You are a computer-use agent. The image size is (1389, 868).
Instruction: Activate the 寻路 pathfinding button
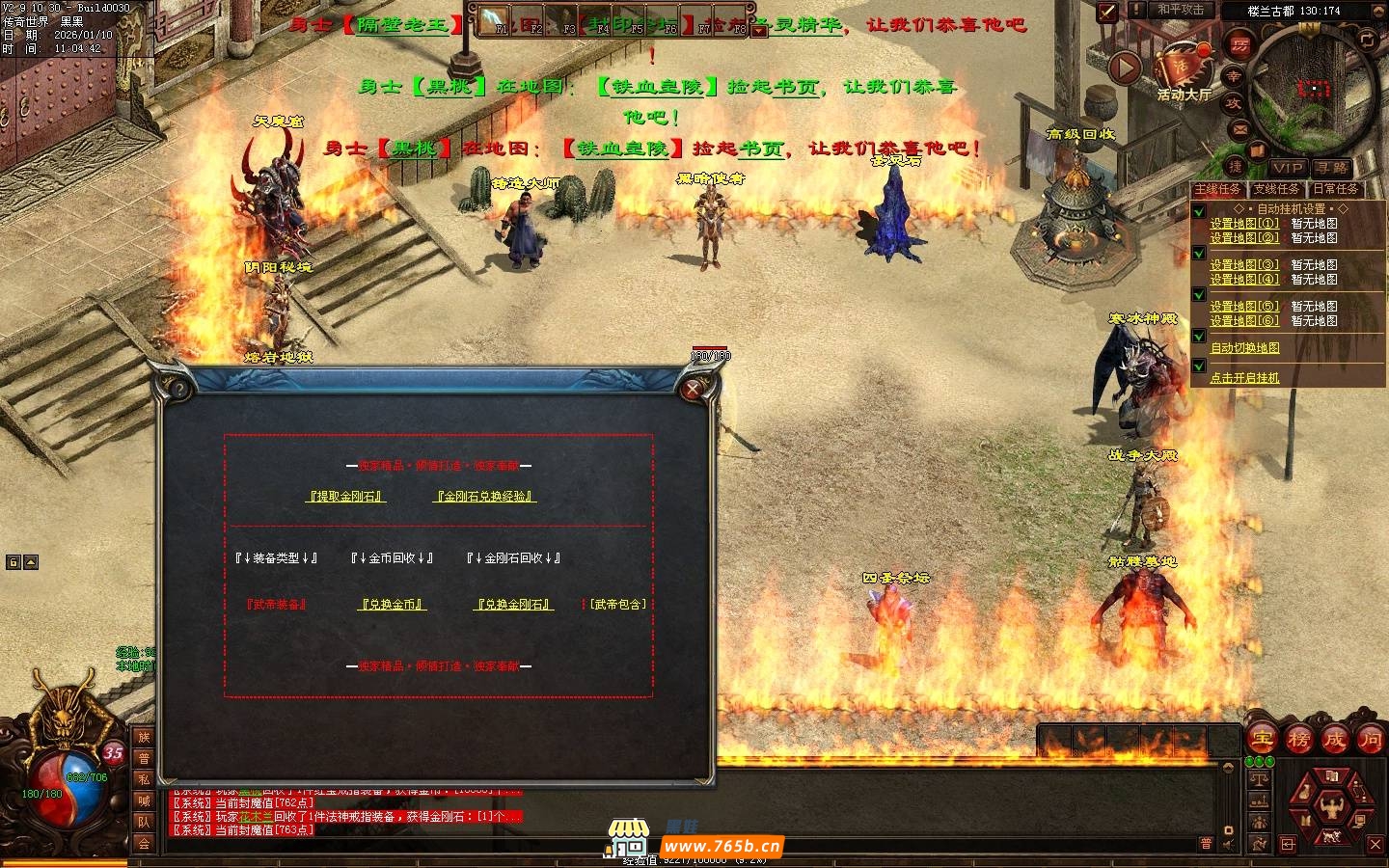(1332, 168)
